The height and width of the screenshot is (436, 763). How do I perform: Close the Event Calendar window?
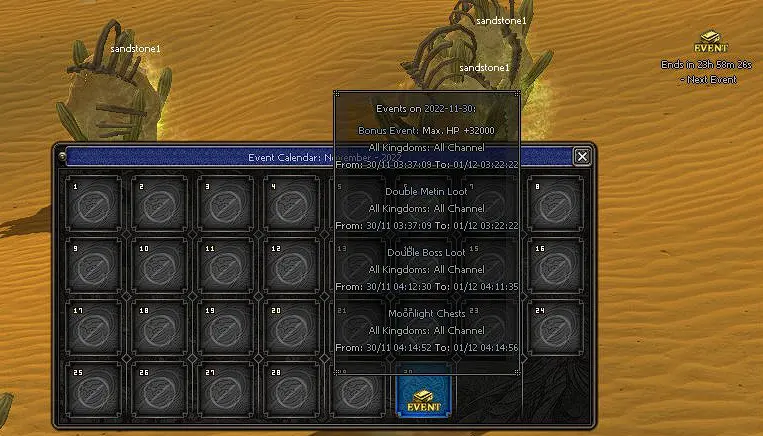tap(581, 156)
